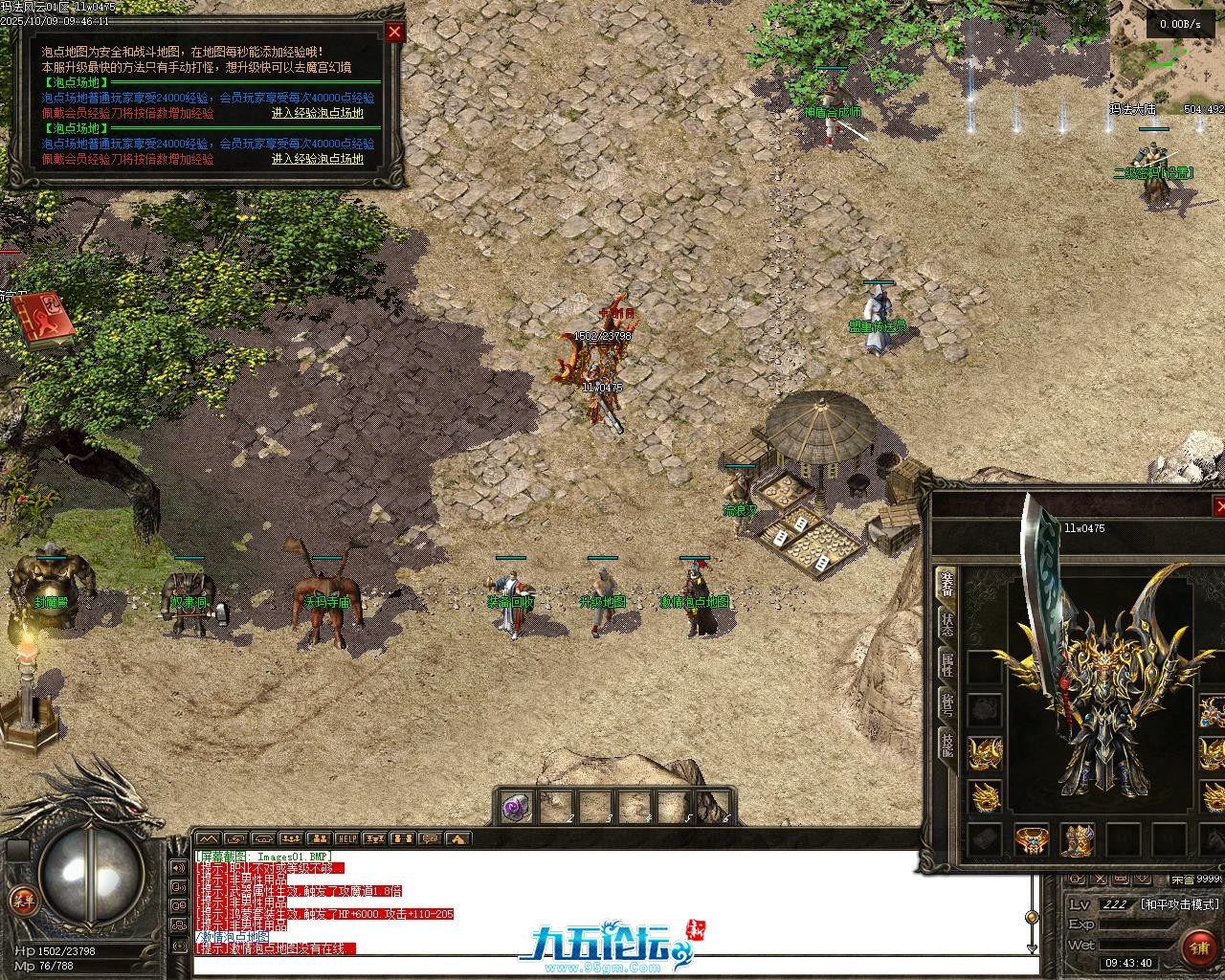
Task: Select the belt equipment slot
Action: pyautogui.click(x=1031, y=839)
